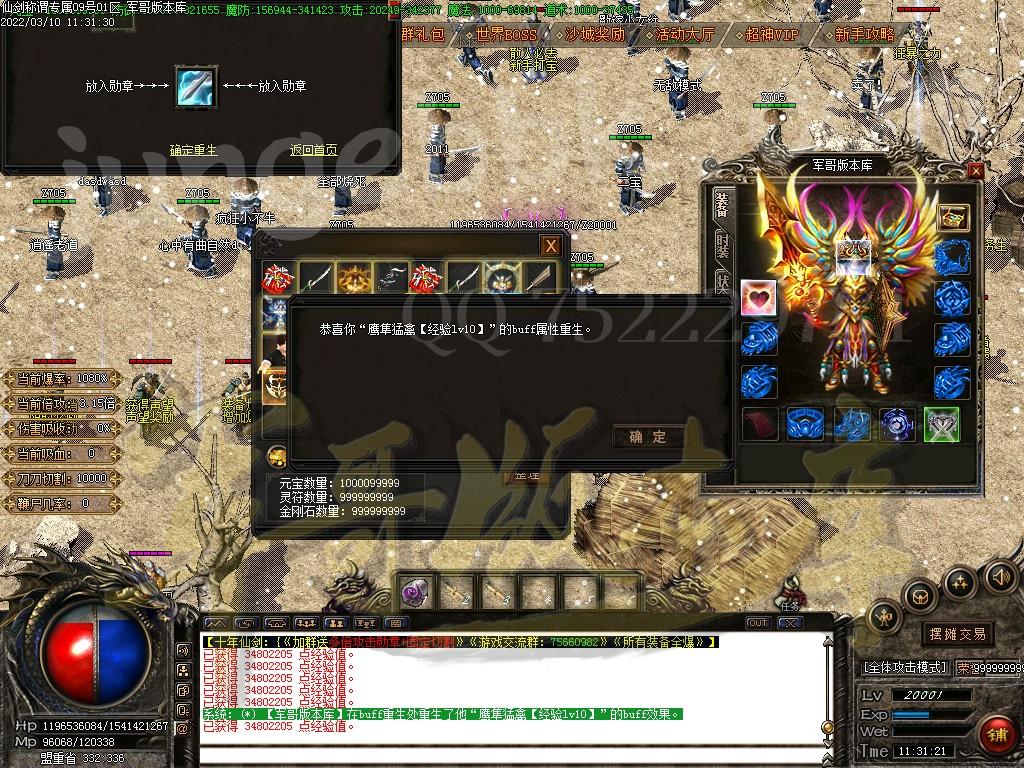This screenshot has height=768, width=1024.
Task: Open the 沙城奖励 rewards menu
Action: 594,34
